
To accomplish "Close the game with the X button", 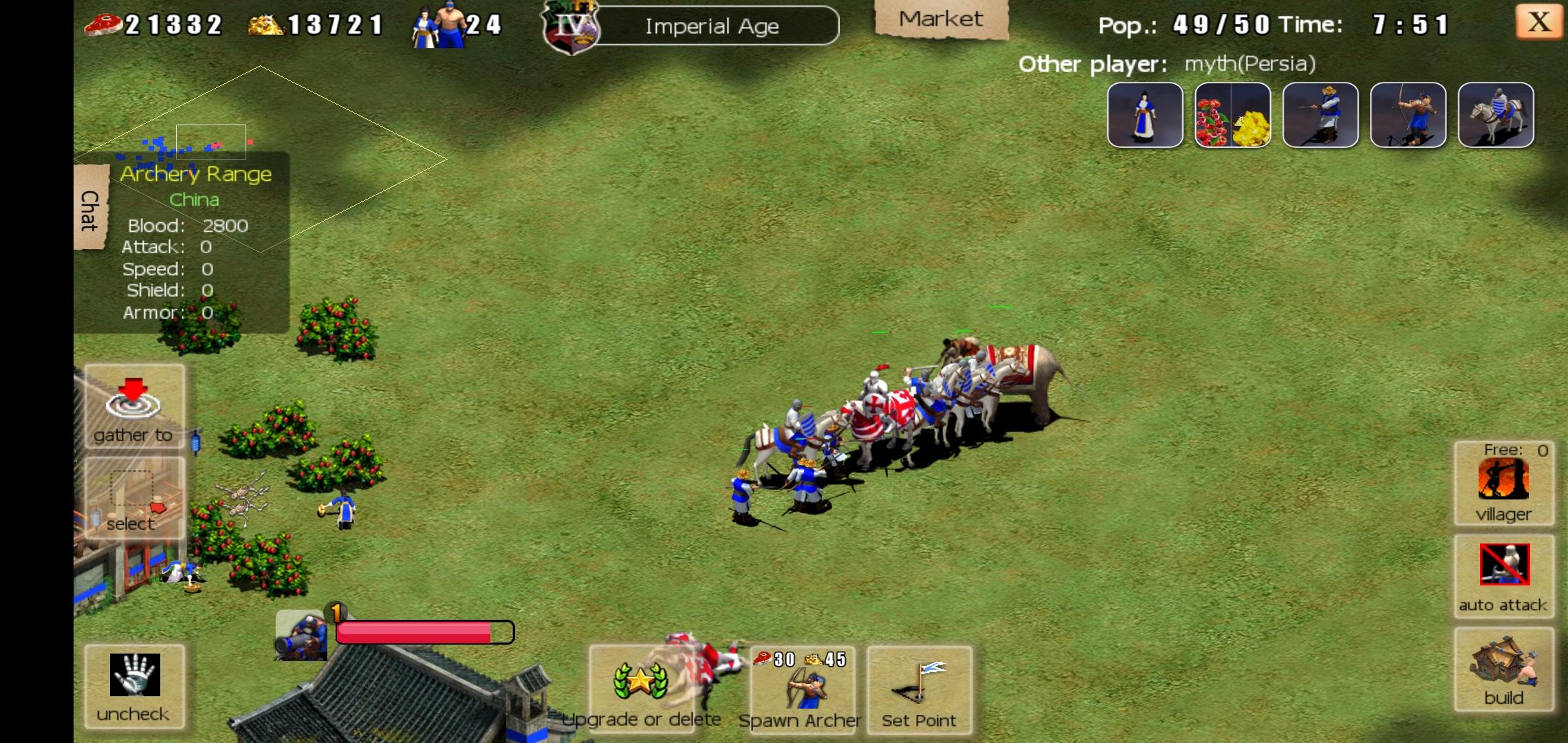I will point(1538,23).
